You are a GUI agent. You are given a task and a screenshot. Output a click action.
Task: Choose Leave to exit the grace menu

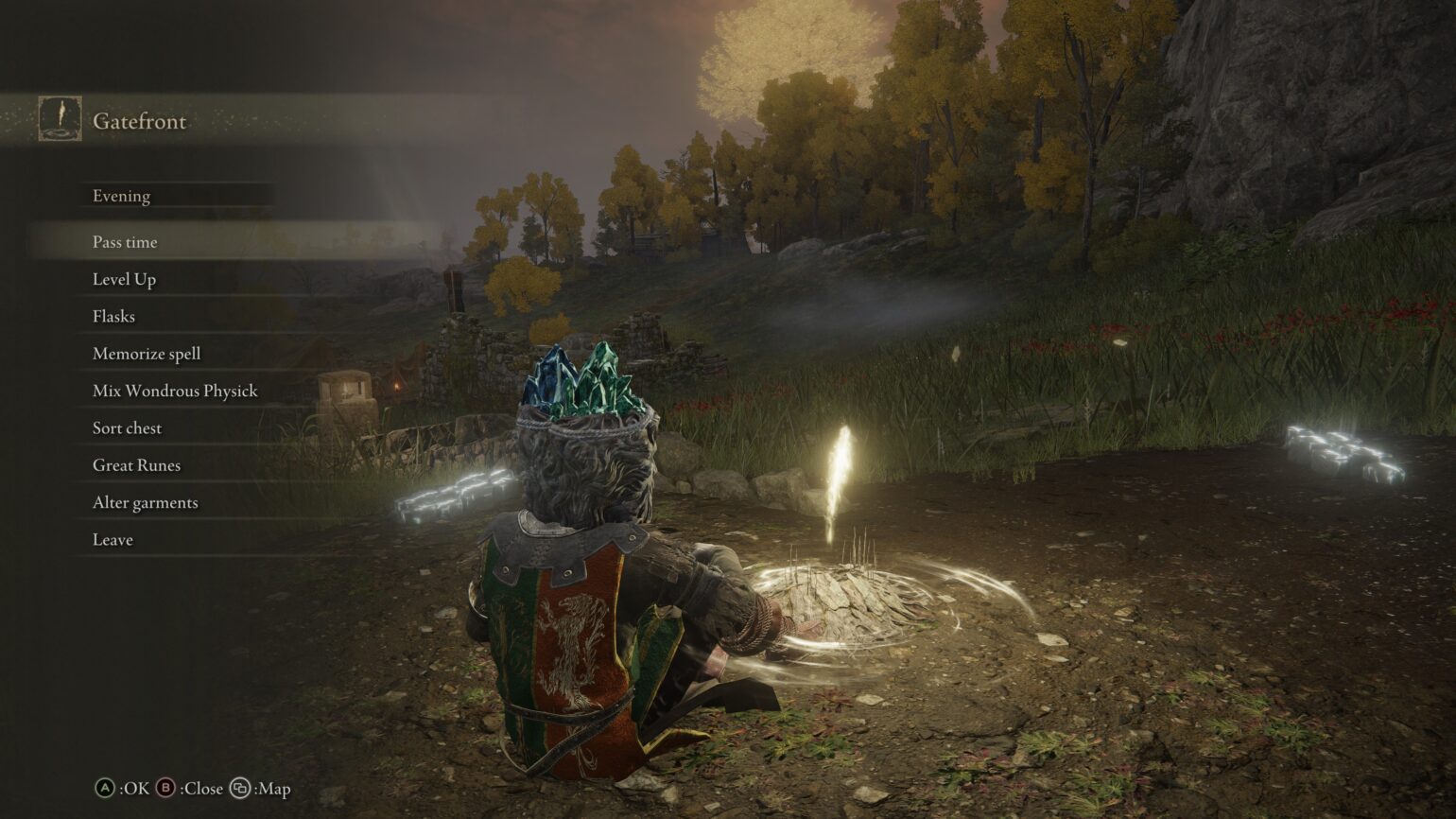pos(112,539)
